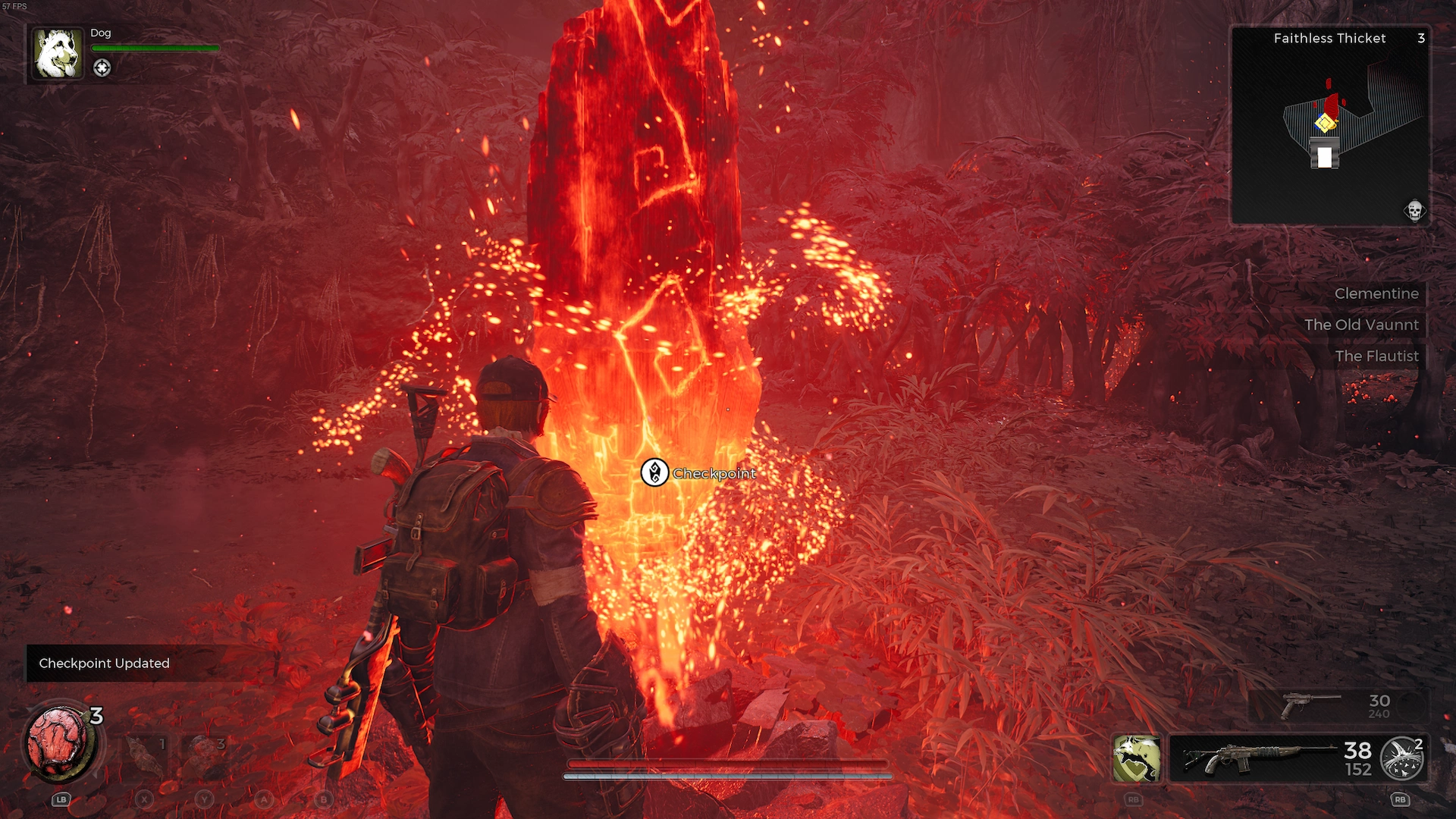The image size is (1456, 819).
Task: Activate the weapon mod icon
Action: pyautogui.click(x=1401, y=759)
